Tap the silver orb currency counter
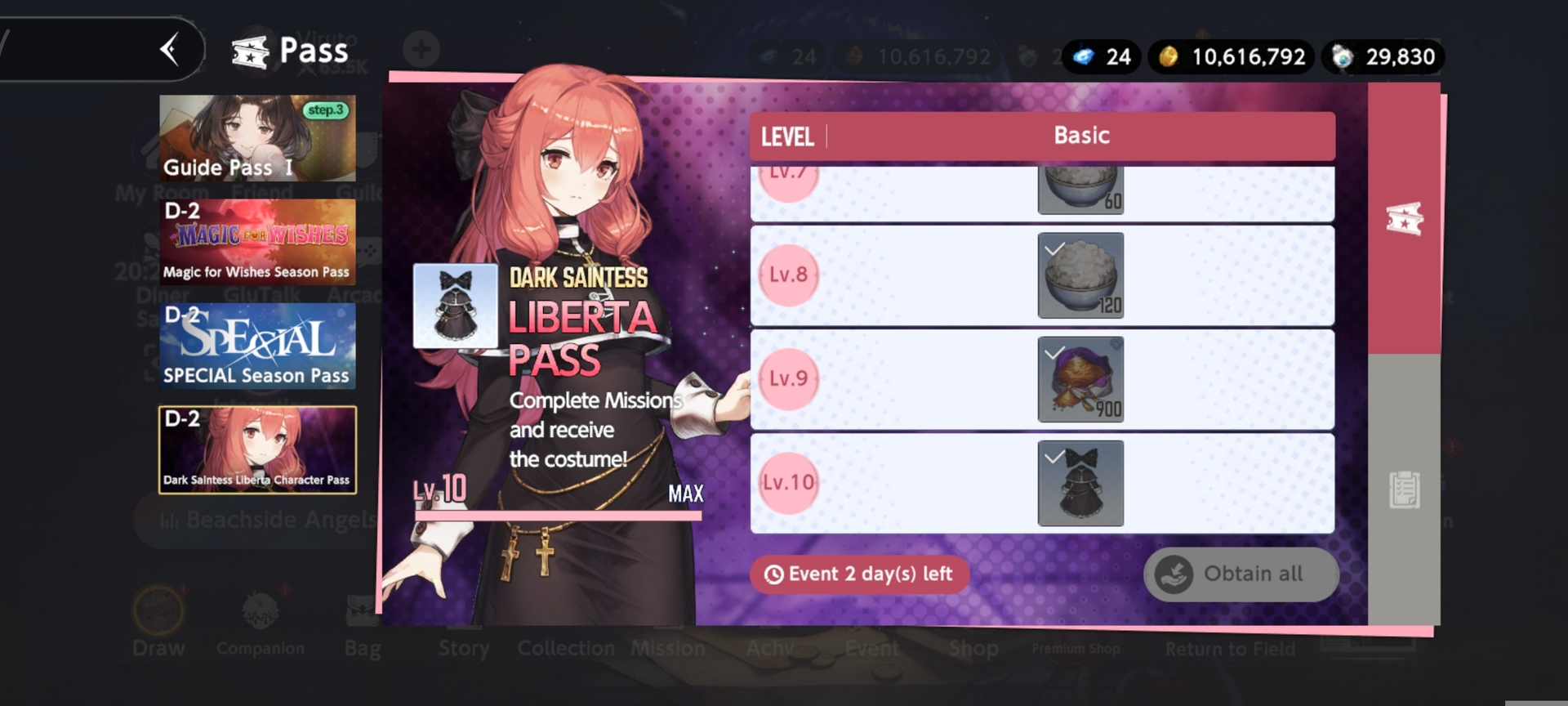This screenshot has height=706, width=1568. (1384, 56)
